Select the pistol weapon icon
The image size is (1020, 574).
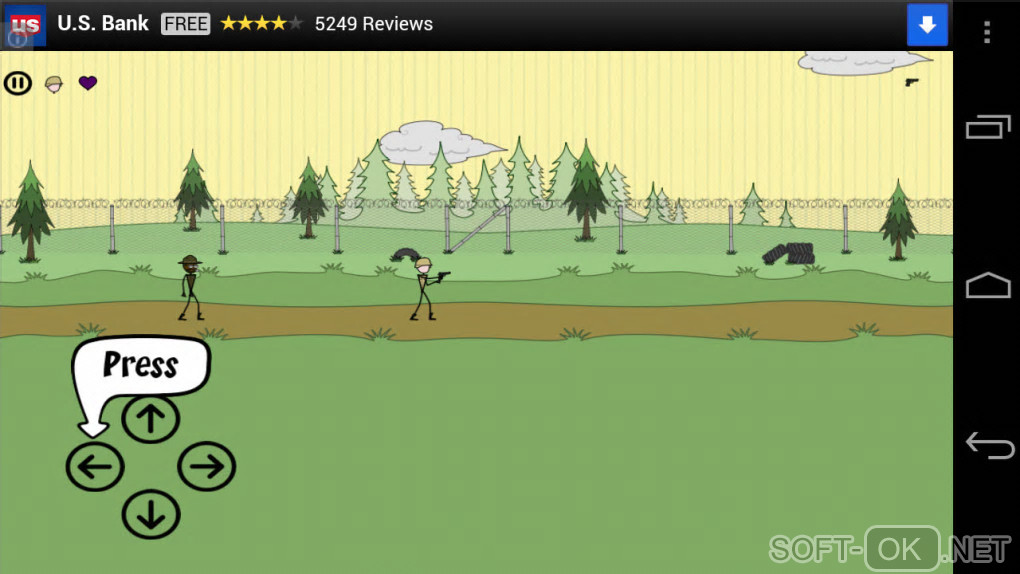(x=912, y=82)
